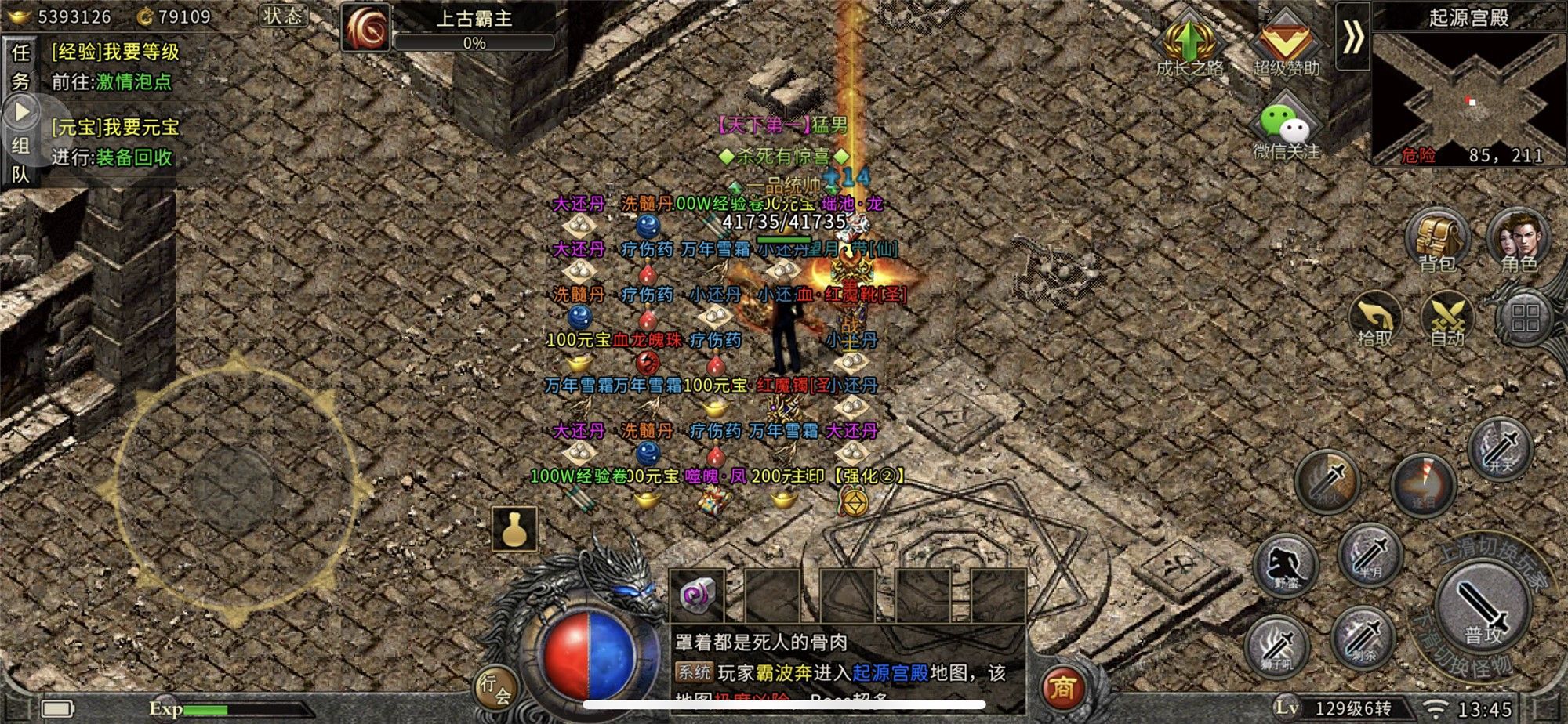Tap the 拾取 pickup button
Screen dimensions: 1568x724
point(1375,320)
